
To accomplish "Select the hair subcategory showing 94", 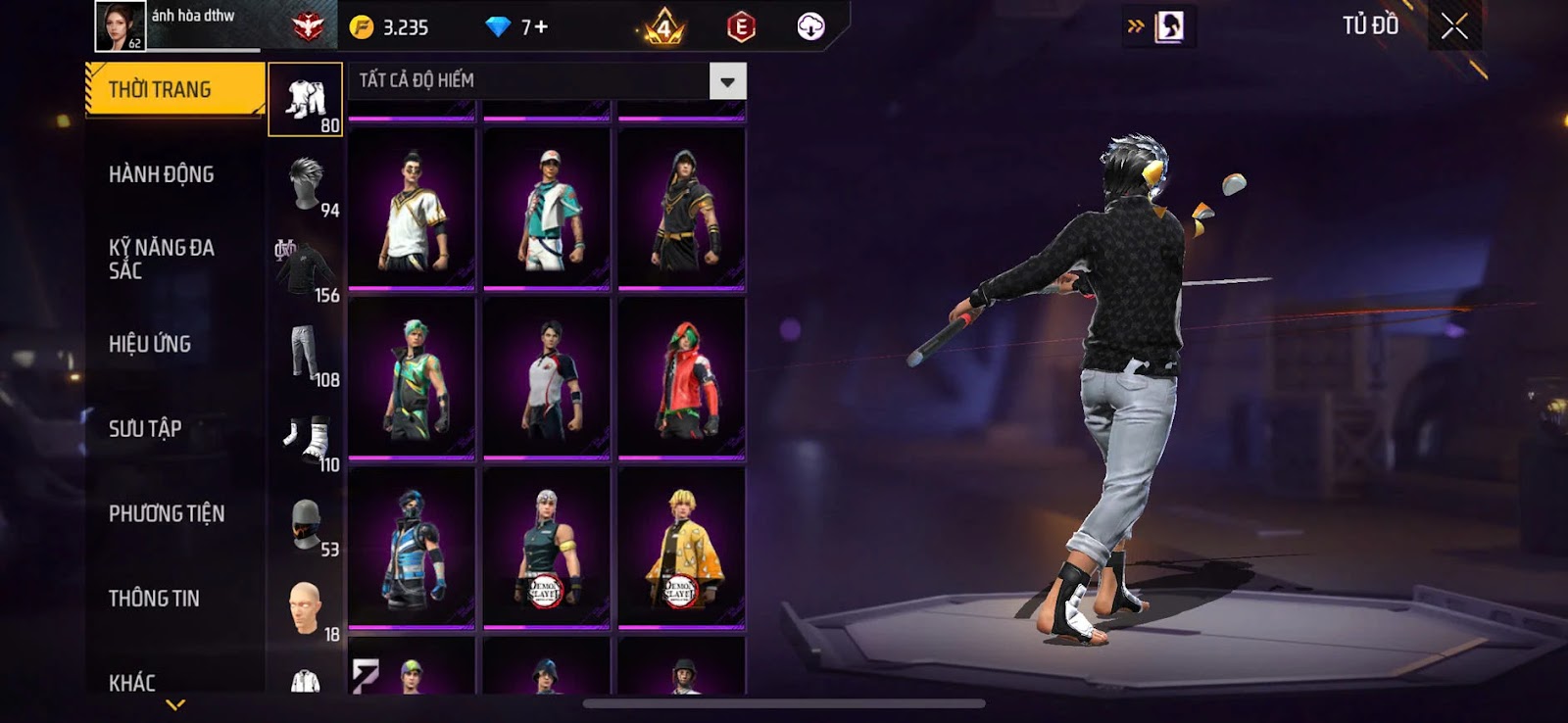I will (x=306, y=184).
